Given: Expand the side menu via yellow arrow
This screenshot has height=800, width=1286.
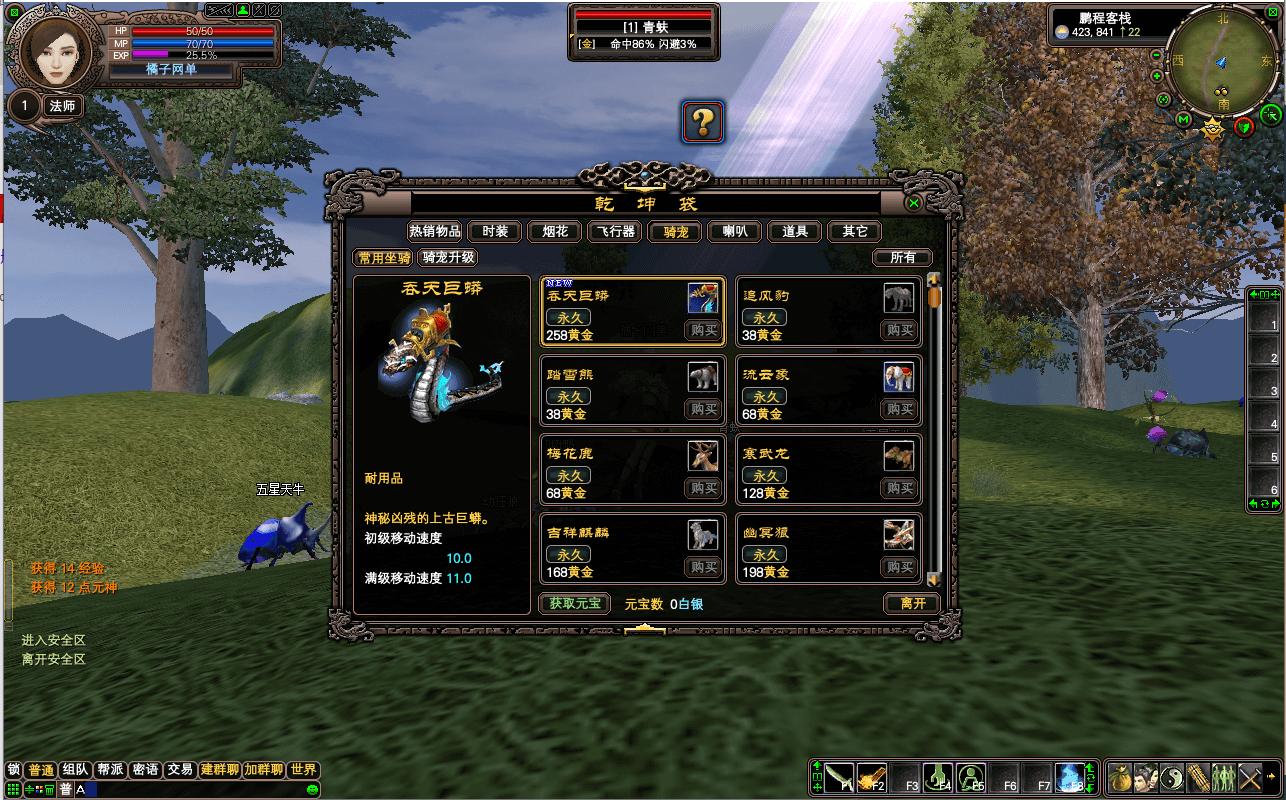Looking at the screenshot, I should click(x=1272, y=777).
